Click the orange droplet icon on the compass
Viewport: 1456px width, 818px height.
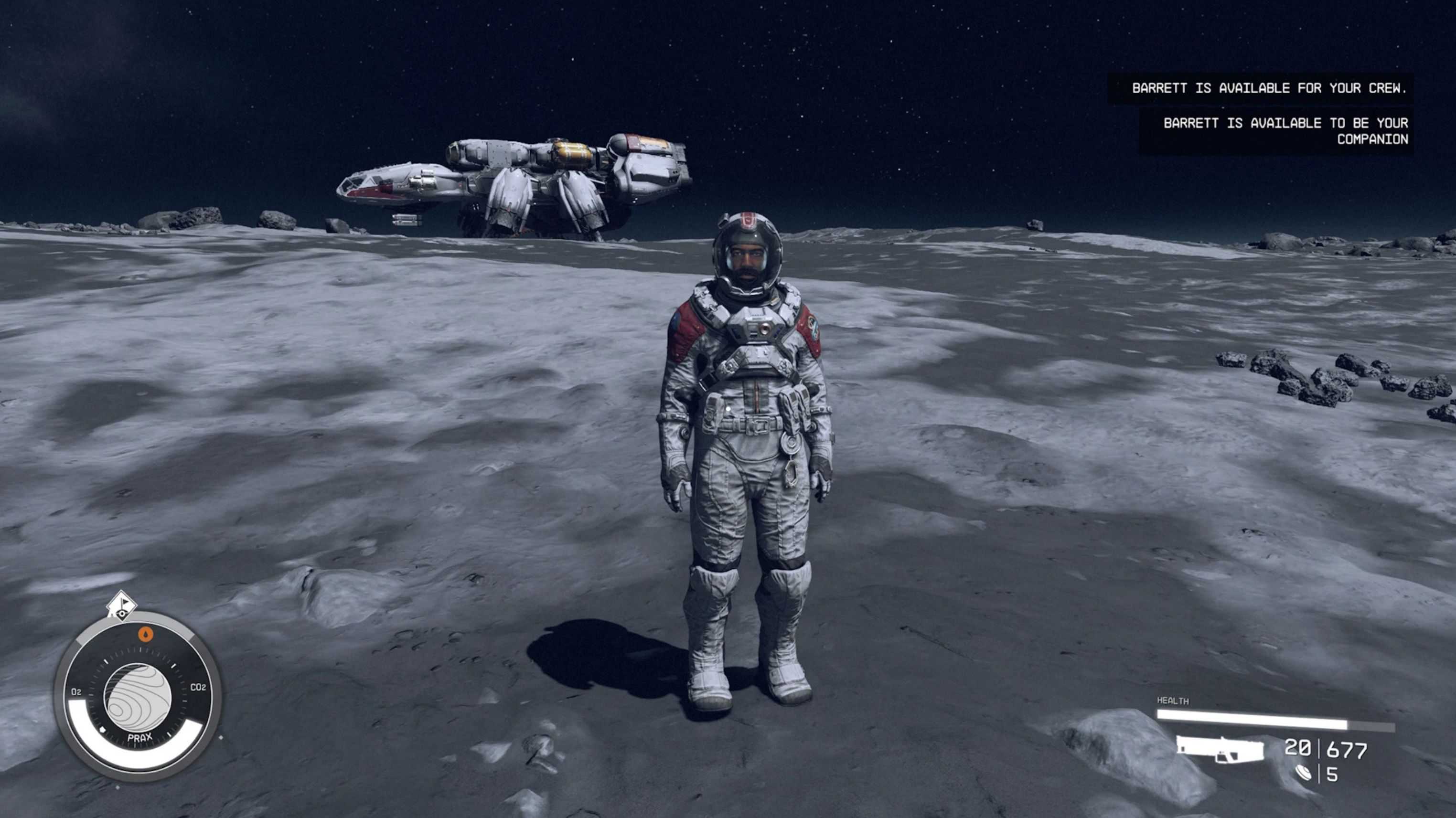(x=146, y=635)
